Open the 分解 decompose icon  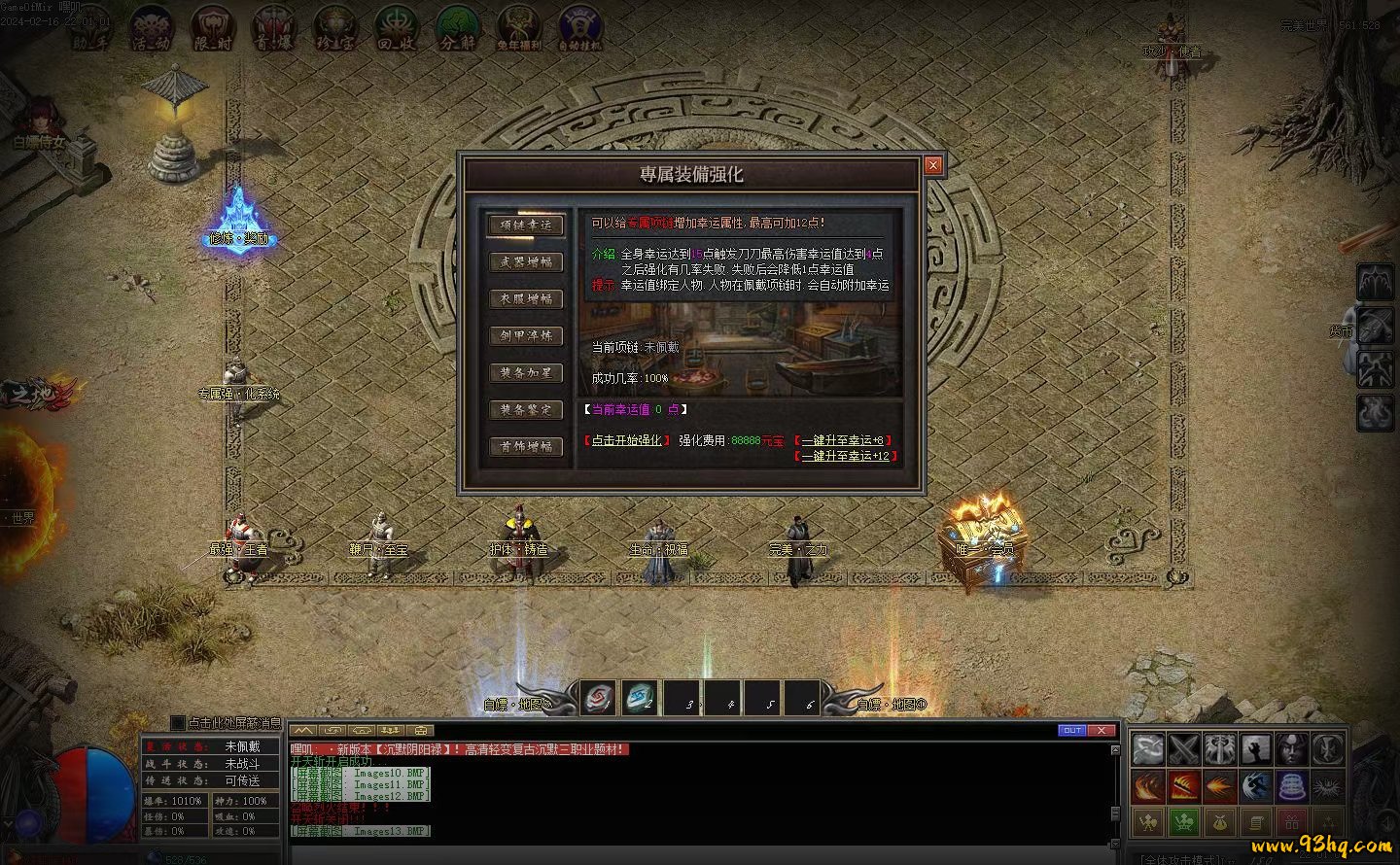(x=457, y=27)
